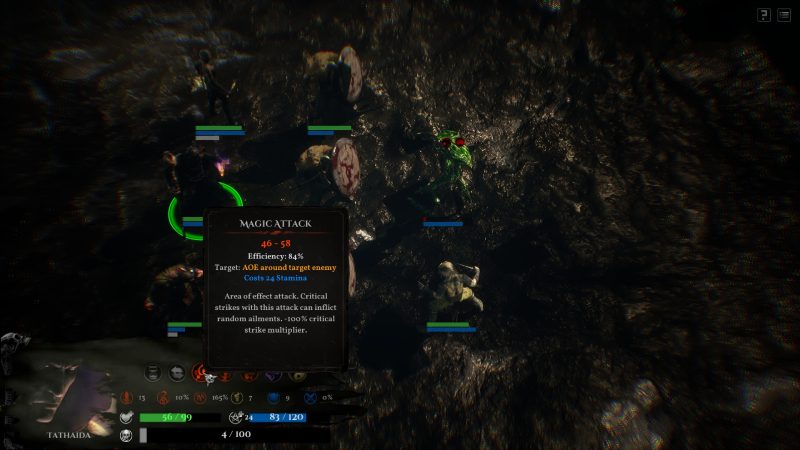Activate the highlighted red Magic Attack skill
This screenshot has width=800, height=450.
coord(201,373)
